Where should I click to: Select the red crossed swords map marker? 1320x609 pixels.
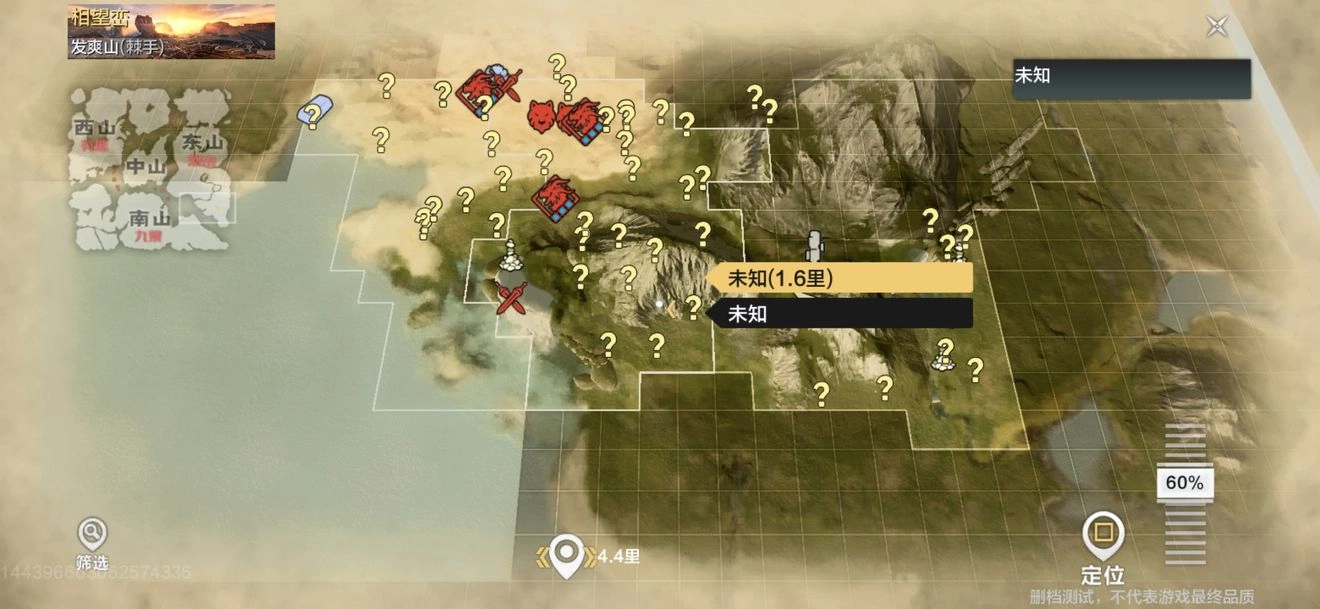tap(512, 297)
